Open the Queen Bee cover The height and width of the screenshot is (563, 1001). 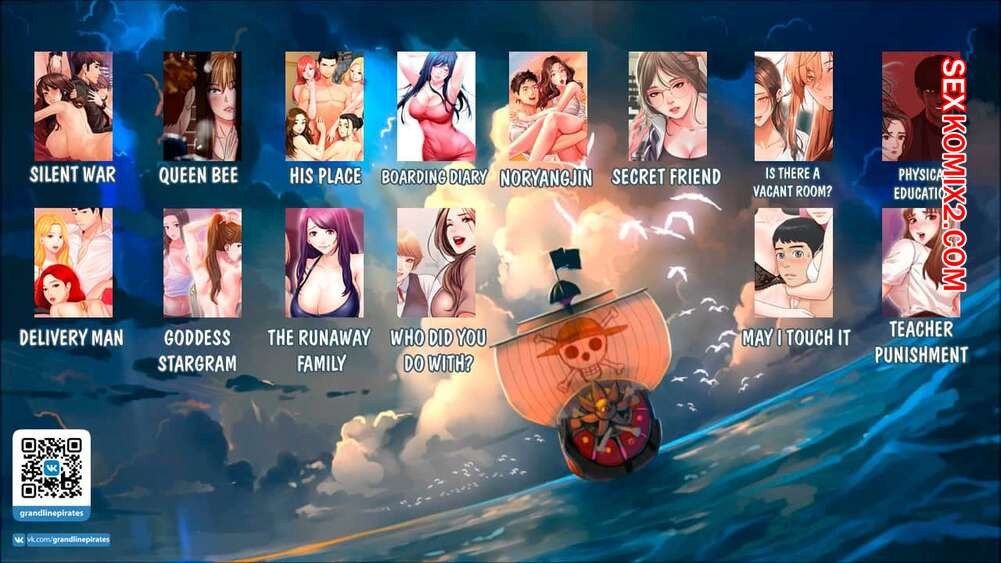click(x=201, y=106)
